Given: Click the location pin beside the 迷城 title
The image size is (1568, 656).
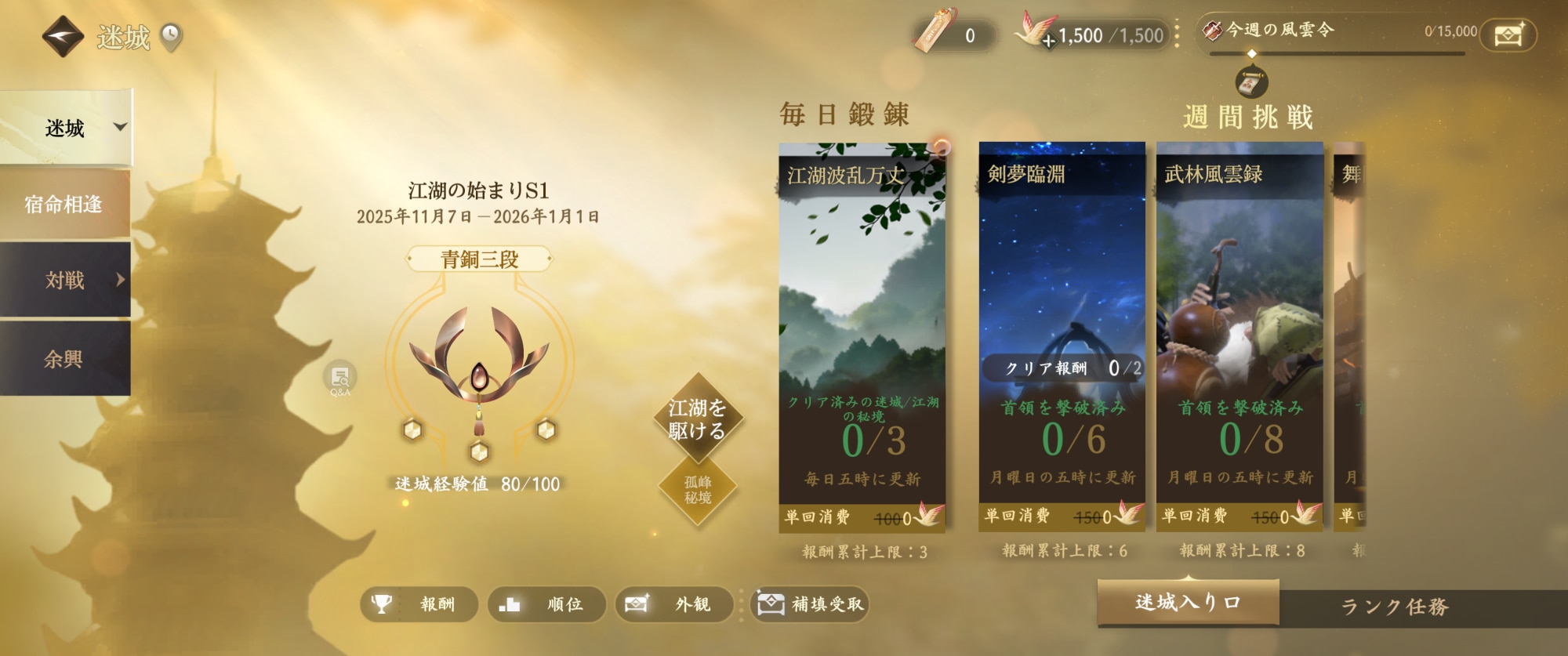Looking at the screenshot, I should [x=171, y=36].
